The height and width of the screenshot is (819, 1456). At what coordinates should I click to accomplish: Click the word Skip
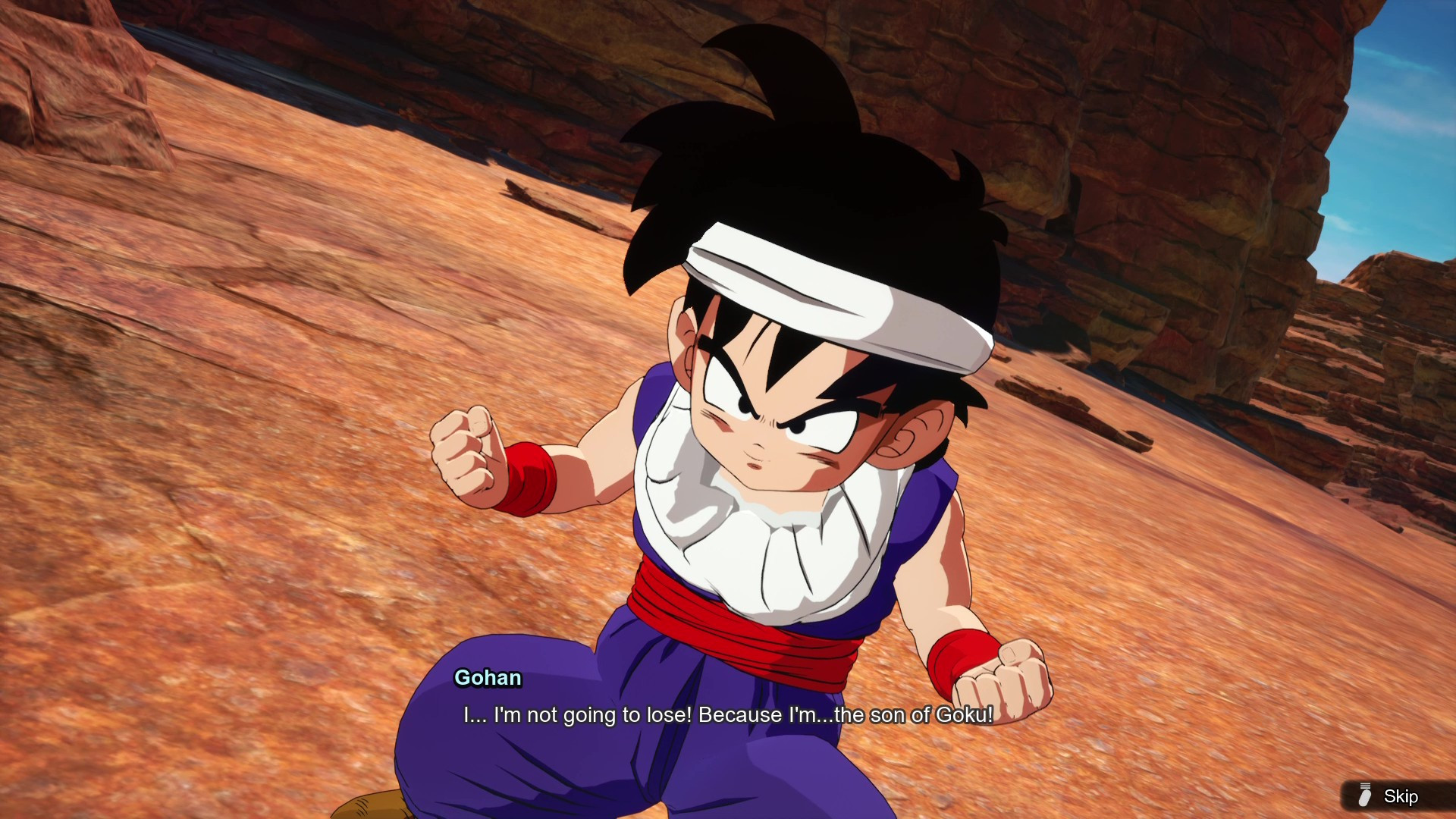pyautogui.click(x=1401, y=796)
